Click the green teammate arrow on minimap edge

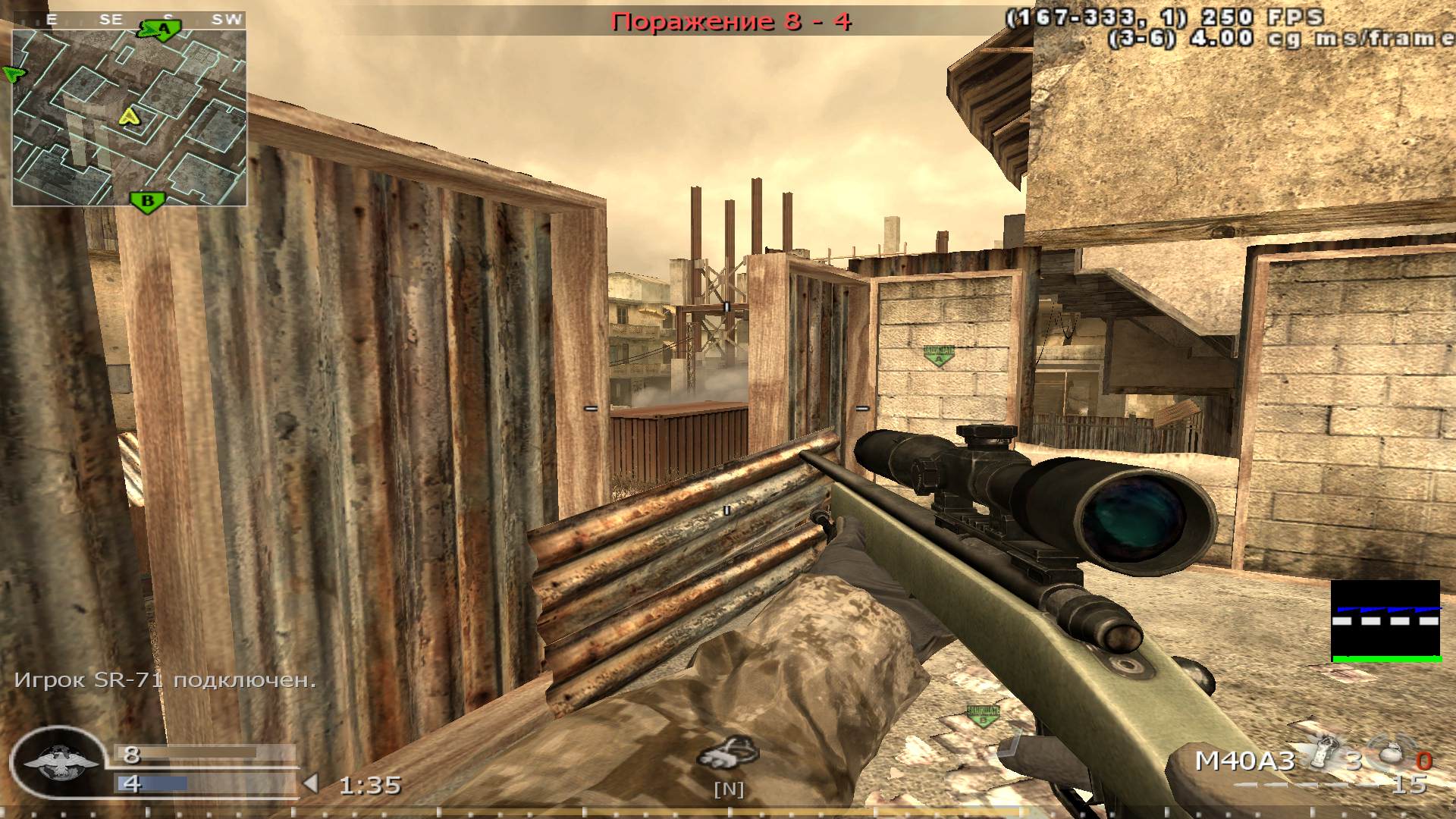coord(13,74)
